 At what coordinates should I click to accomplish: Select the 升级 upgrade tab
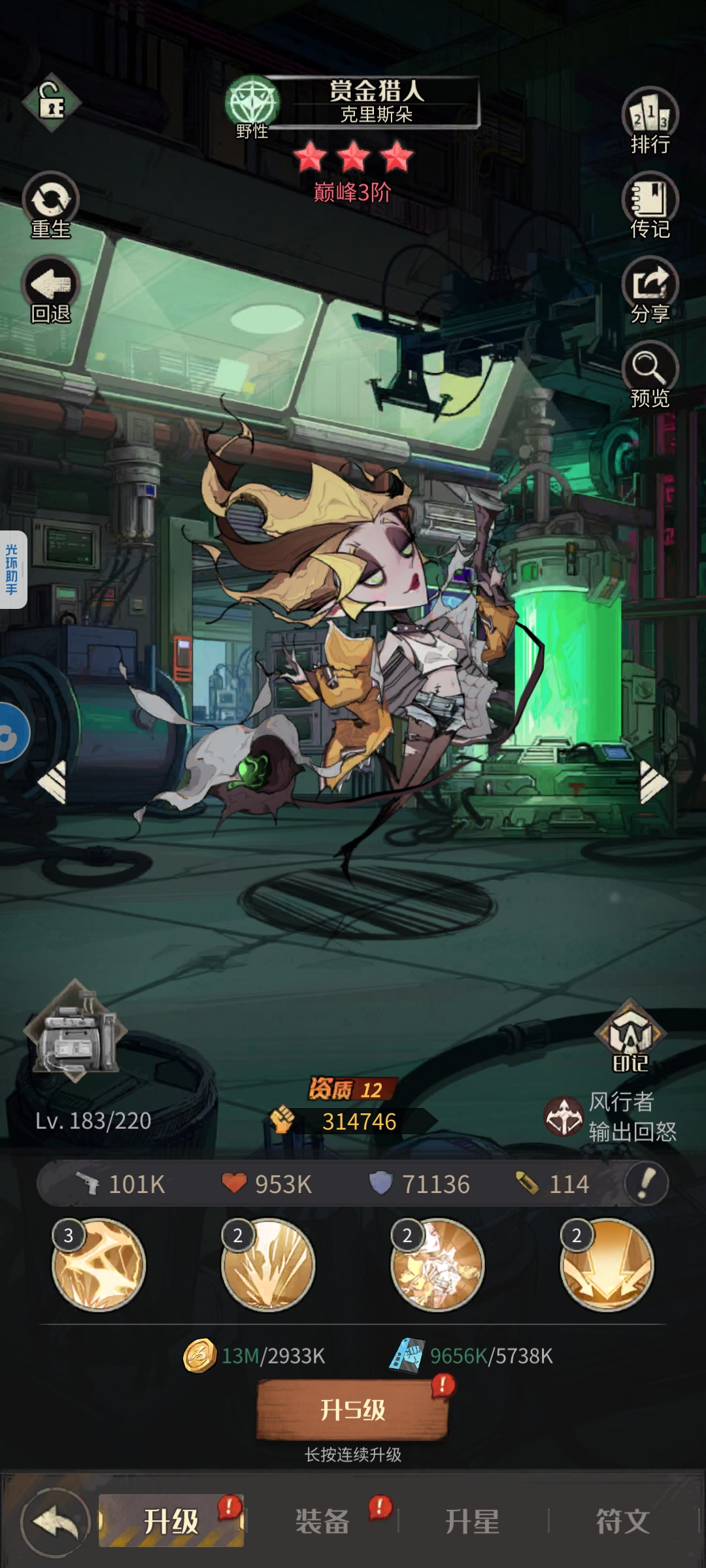(x=171, y=1521)
